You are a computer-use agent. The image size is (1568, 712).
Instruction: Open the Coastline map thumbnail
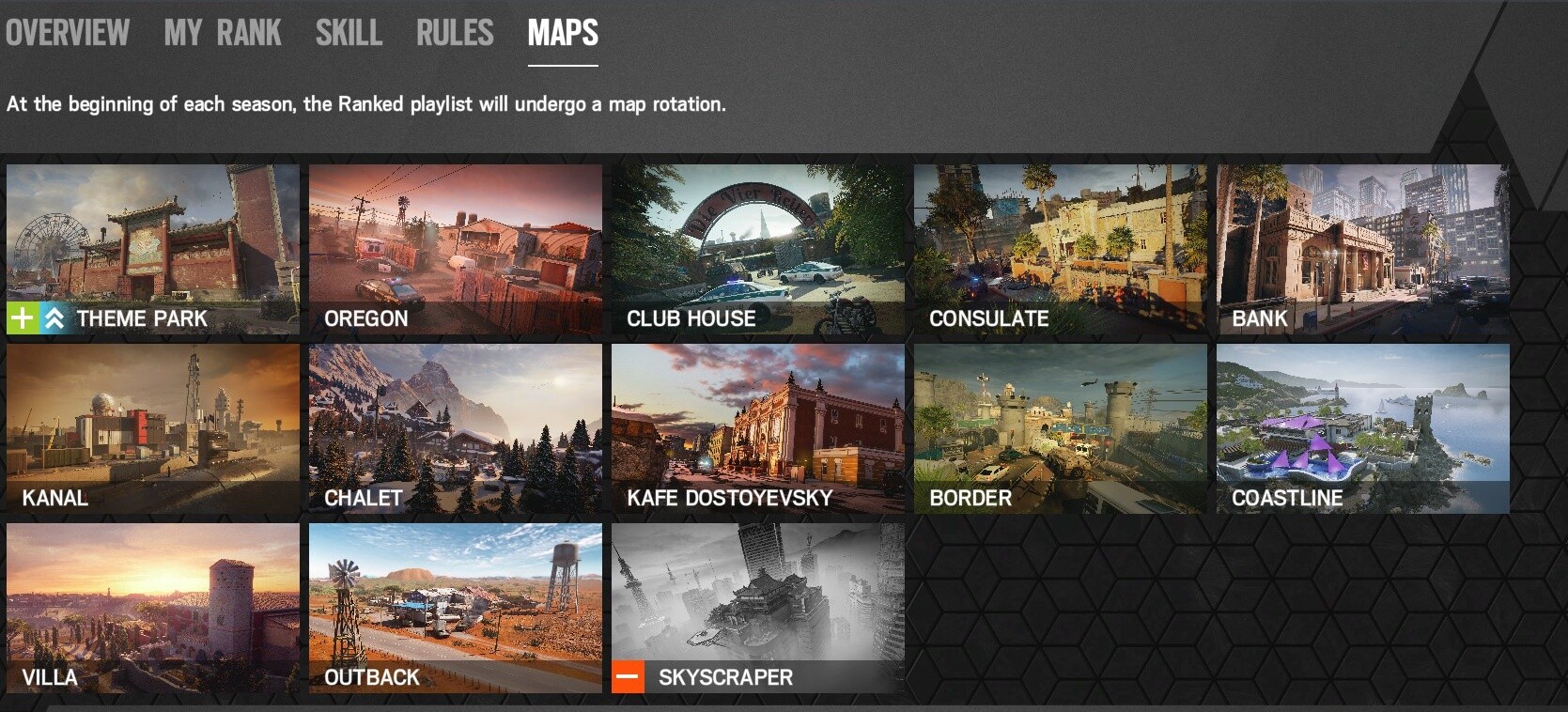1363,428
